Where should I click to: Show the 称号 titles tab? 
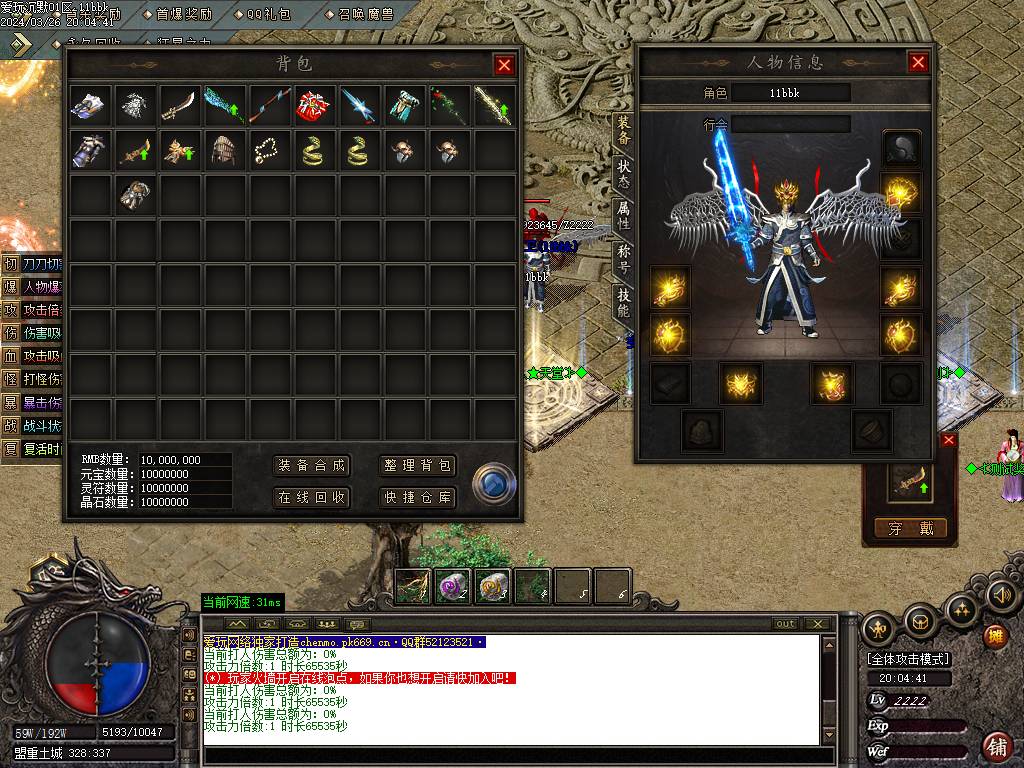(623, 260)
